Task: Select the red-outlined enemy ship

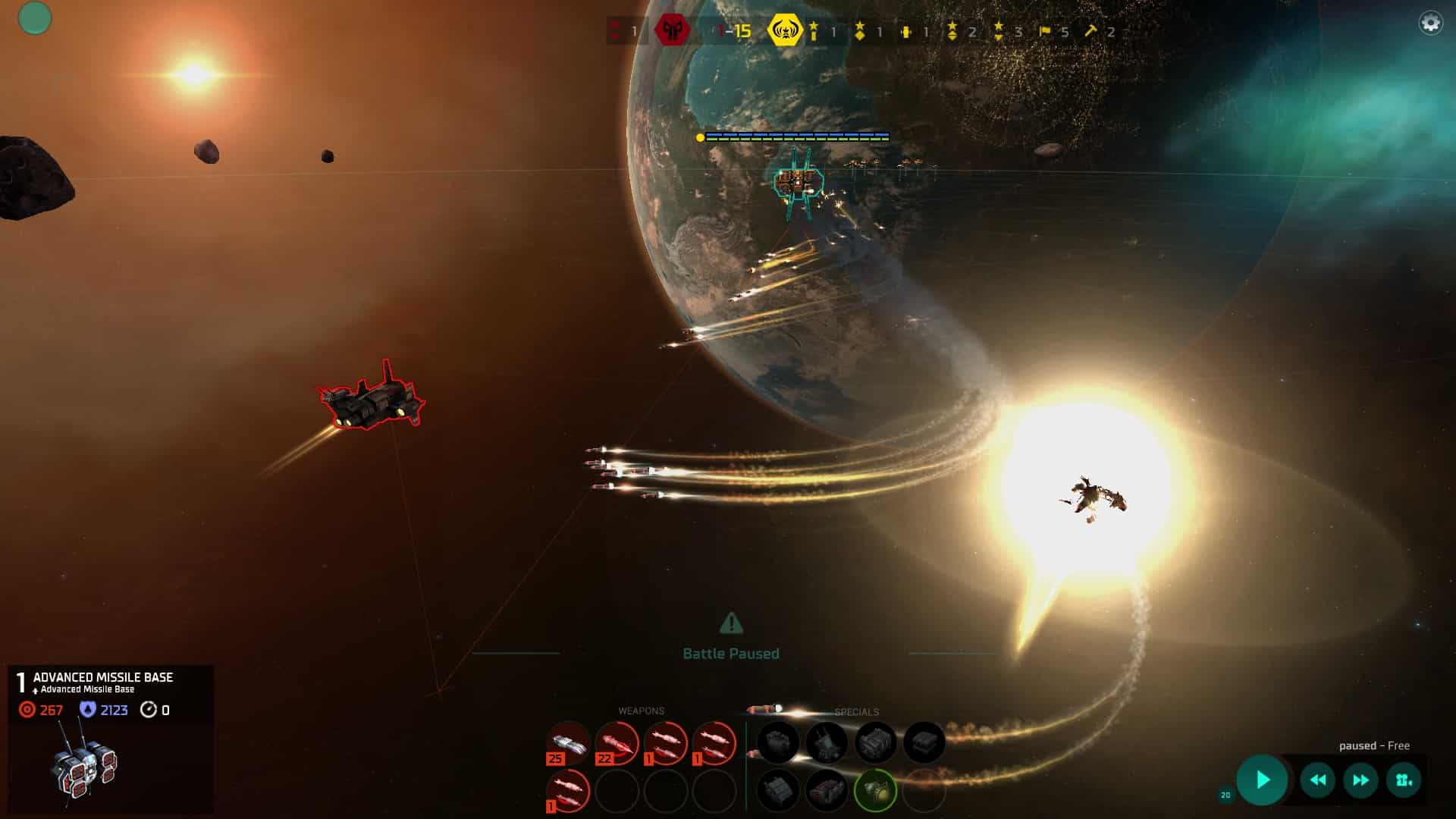Action: [372, 396]
